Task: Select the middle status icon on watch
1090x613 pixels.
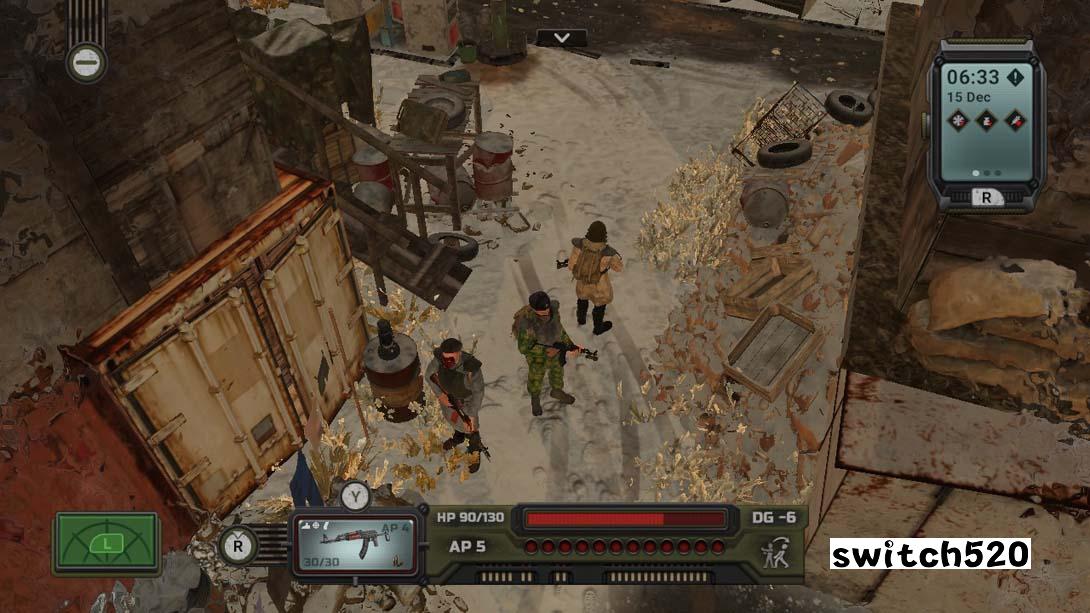Action: click(x=985, y=119)
